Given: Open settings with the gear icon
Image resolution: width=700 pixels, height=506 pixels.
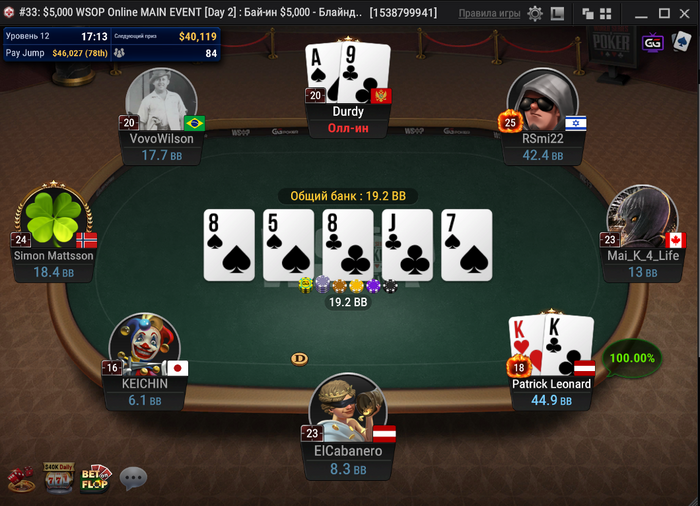Looking at the screenshot, I should click(x=535, y=14).
